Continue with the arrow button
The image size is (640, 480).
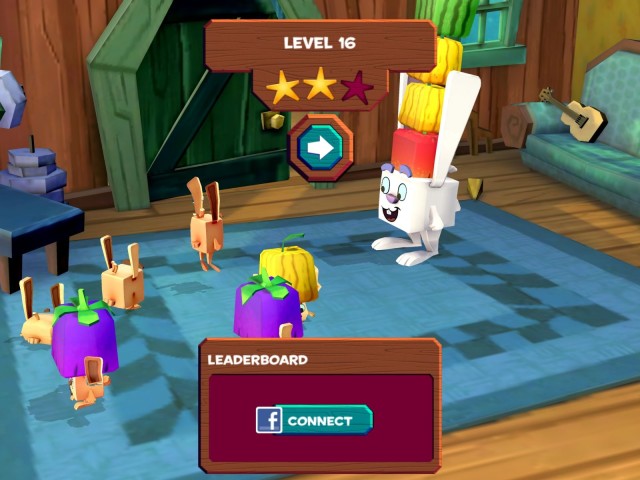point(320,148)
